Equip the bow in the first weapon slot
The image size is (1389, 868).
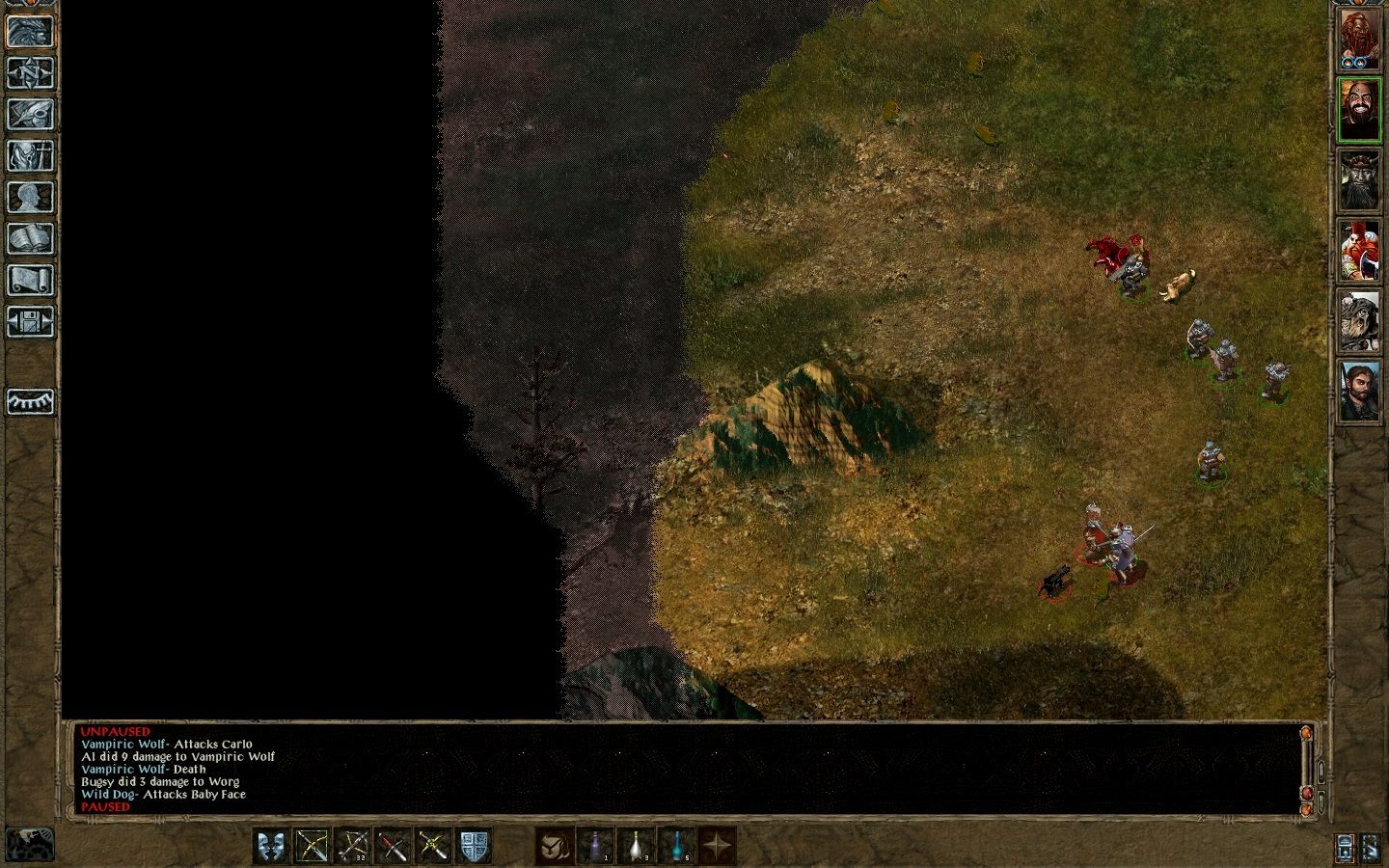click(x=313, y=848)
